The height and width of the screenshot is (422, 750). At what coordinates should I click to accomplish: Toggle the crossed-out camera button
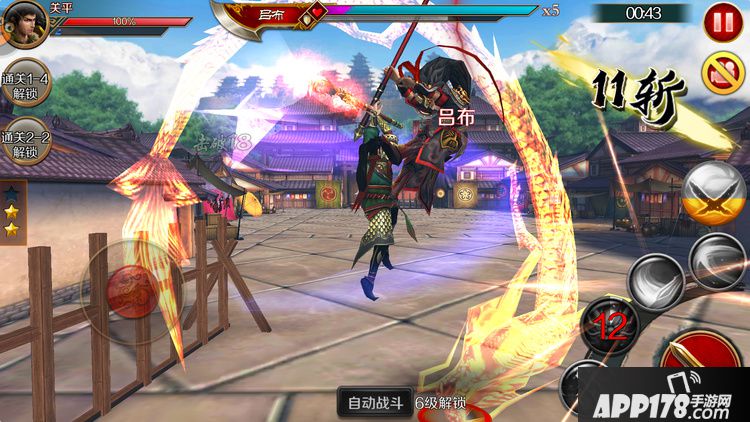[x=723, y=70]
